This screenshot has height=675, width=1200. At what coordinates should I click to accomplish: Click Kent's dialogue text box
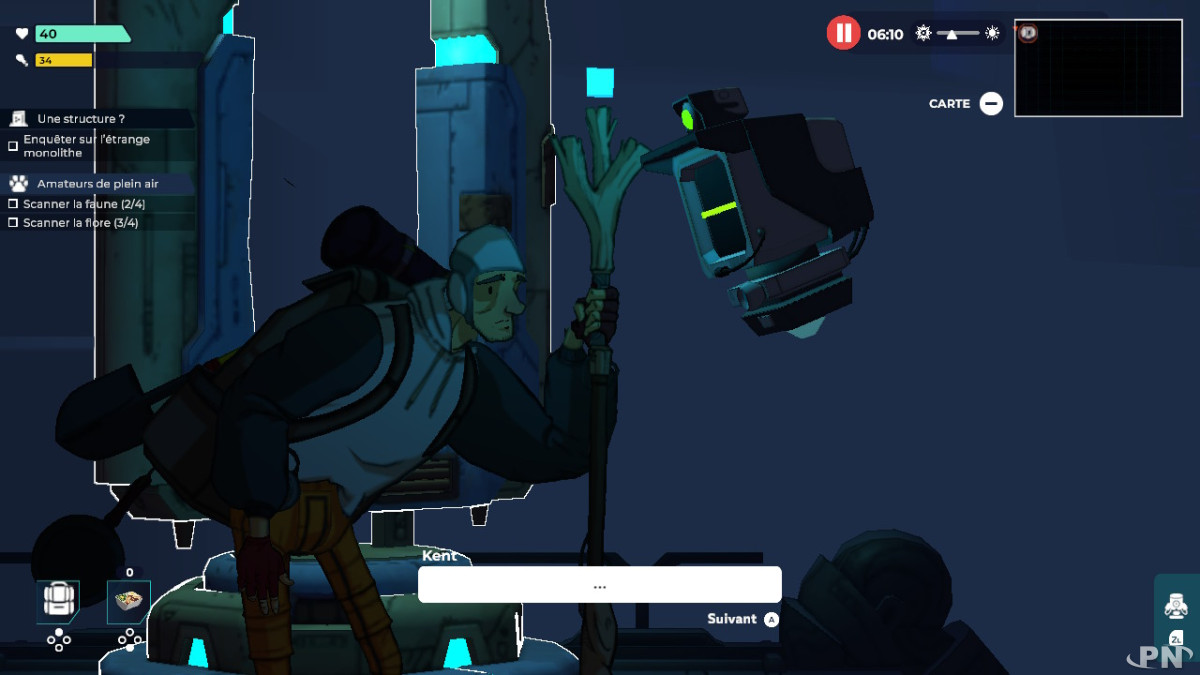coord(599,585)
